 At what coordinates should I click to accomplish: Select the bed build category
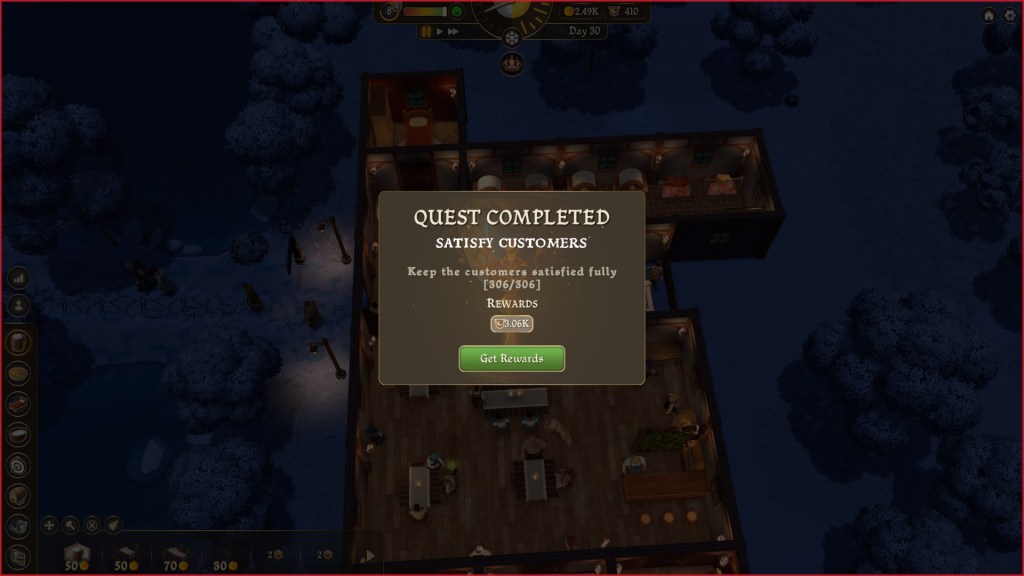pos(18,403)
